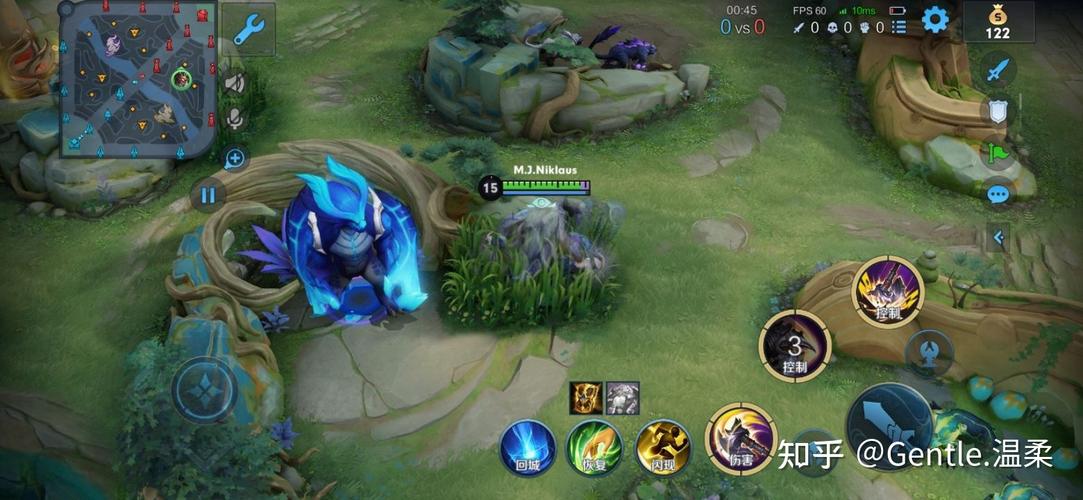Toggle the muted speaker icon

click(235, 83)
